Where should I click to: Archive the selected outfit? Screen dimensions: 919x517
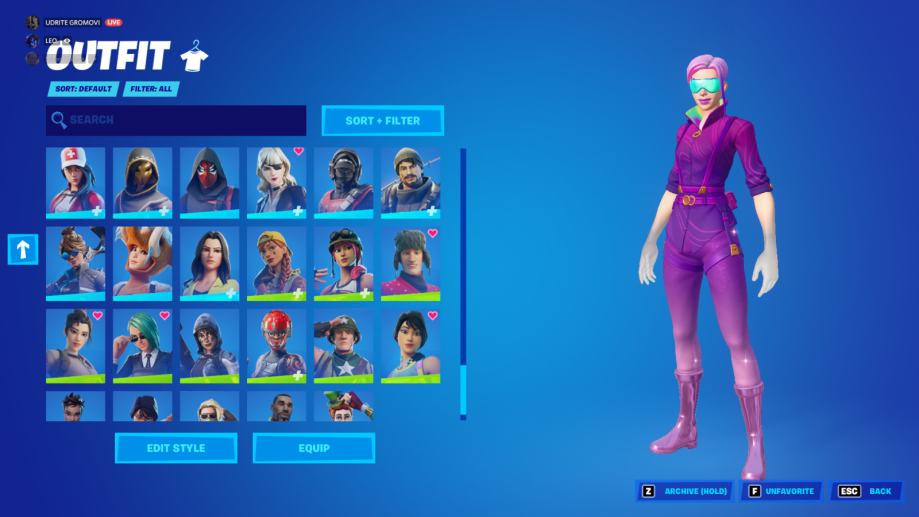click(685, 492)
